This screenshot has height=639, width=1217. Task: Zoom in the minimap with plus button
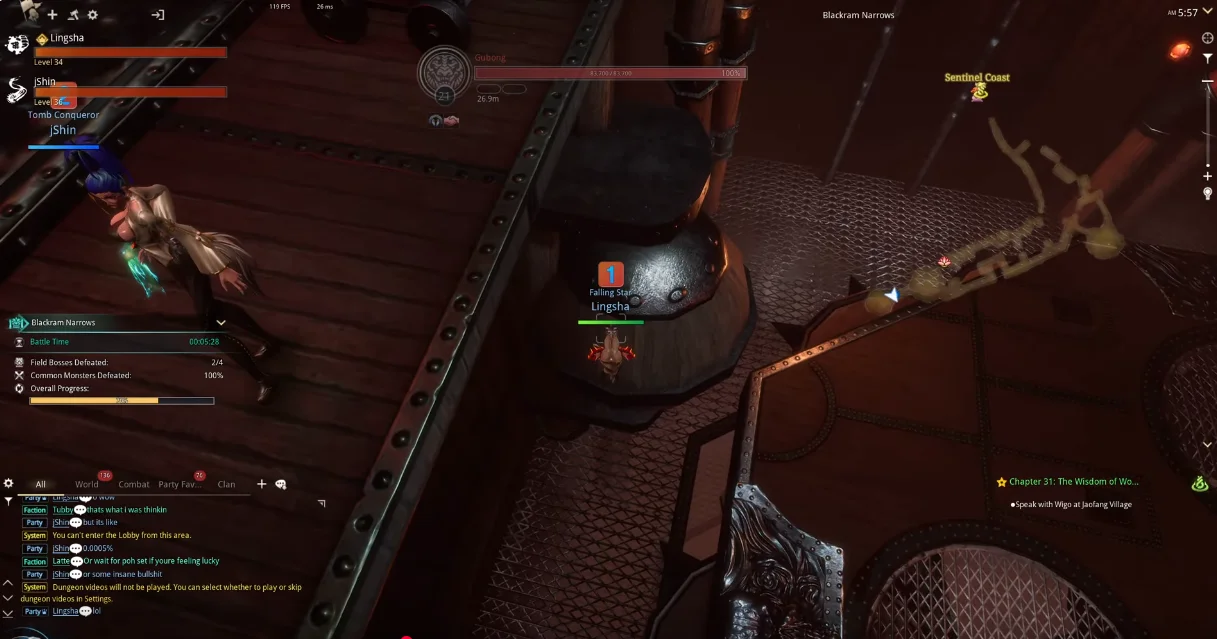(1208, 177)
